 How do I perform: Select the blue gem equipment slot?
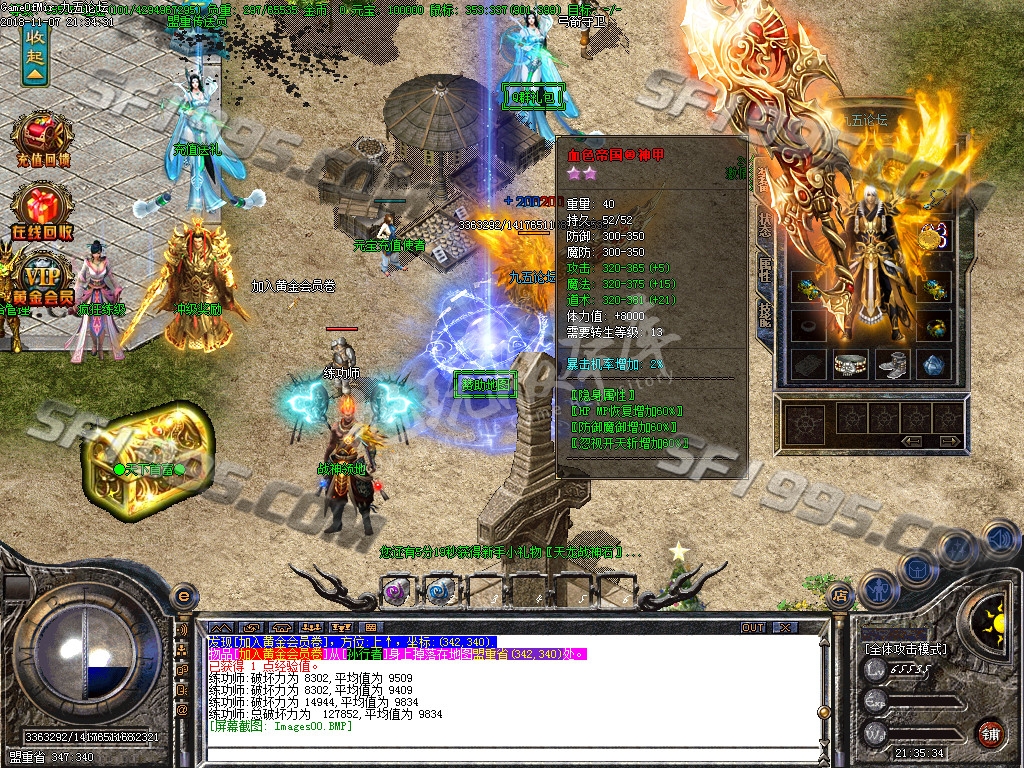(x=934, y=364)
